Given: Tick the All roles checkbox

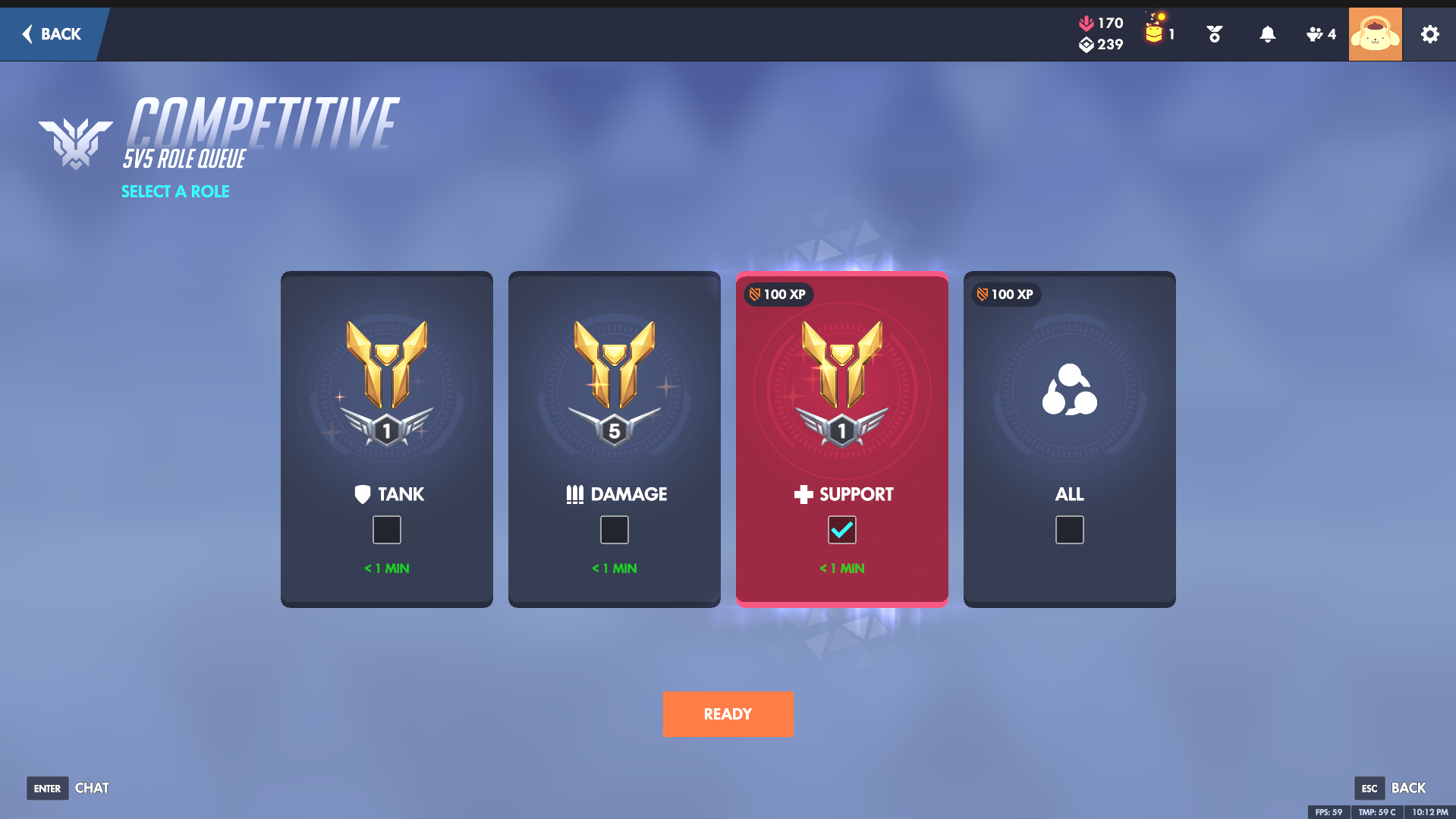Looking at the screenshot, I should tap(1070, 530).
